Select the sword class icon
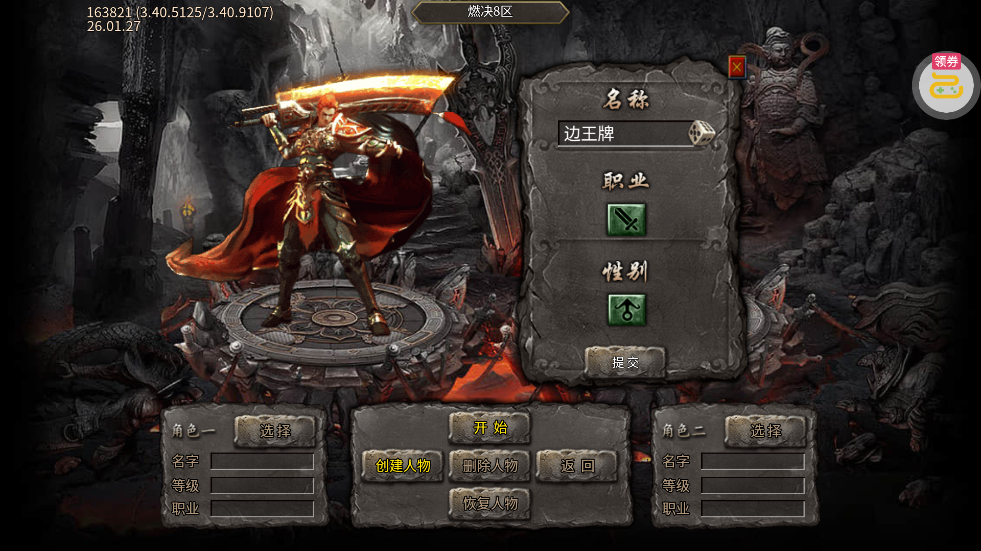This screenshot has width=981, height=551. point(627,219)
